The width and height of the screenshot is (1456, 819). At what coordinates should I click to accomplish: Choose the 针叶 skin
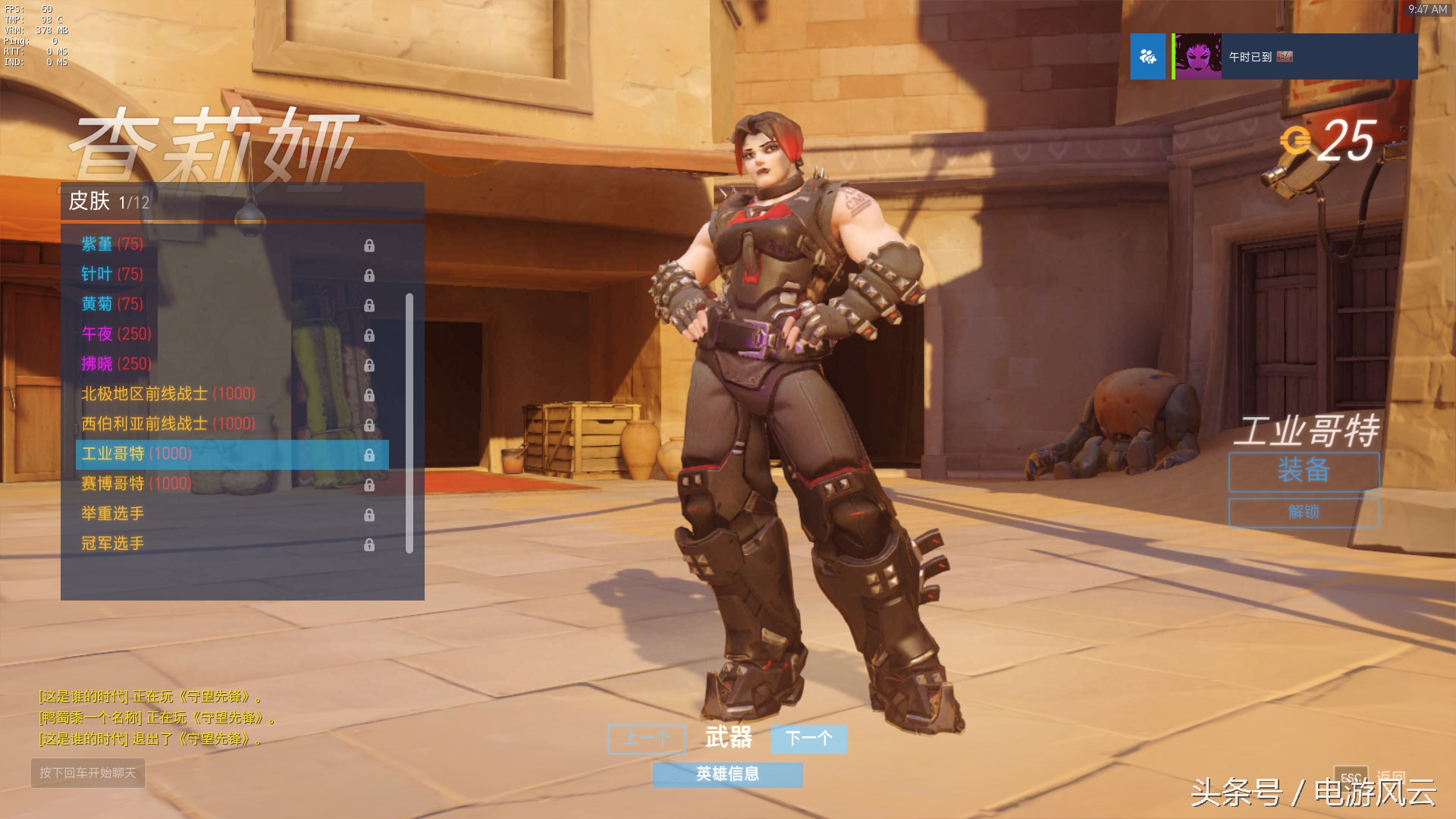pos(111,274)
